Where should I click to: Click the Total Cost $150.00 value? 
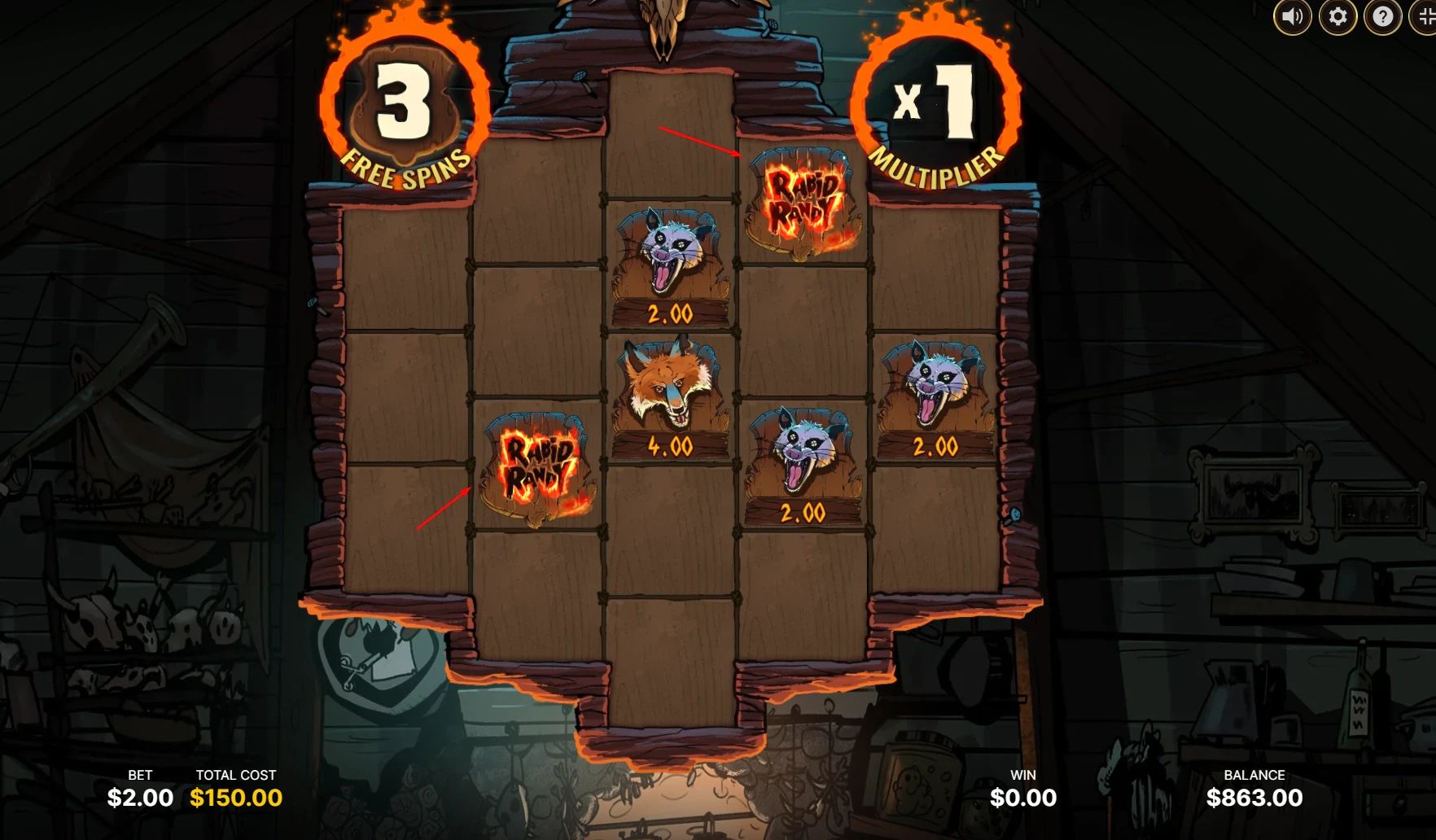(235, 798)
